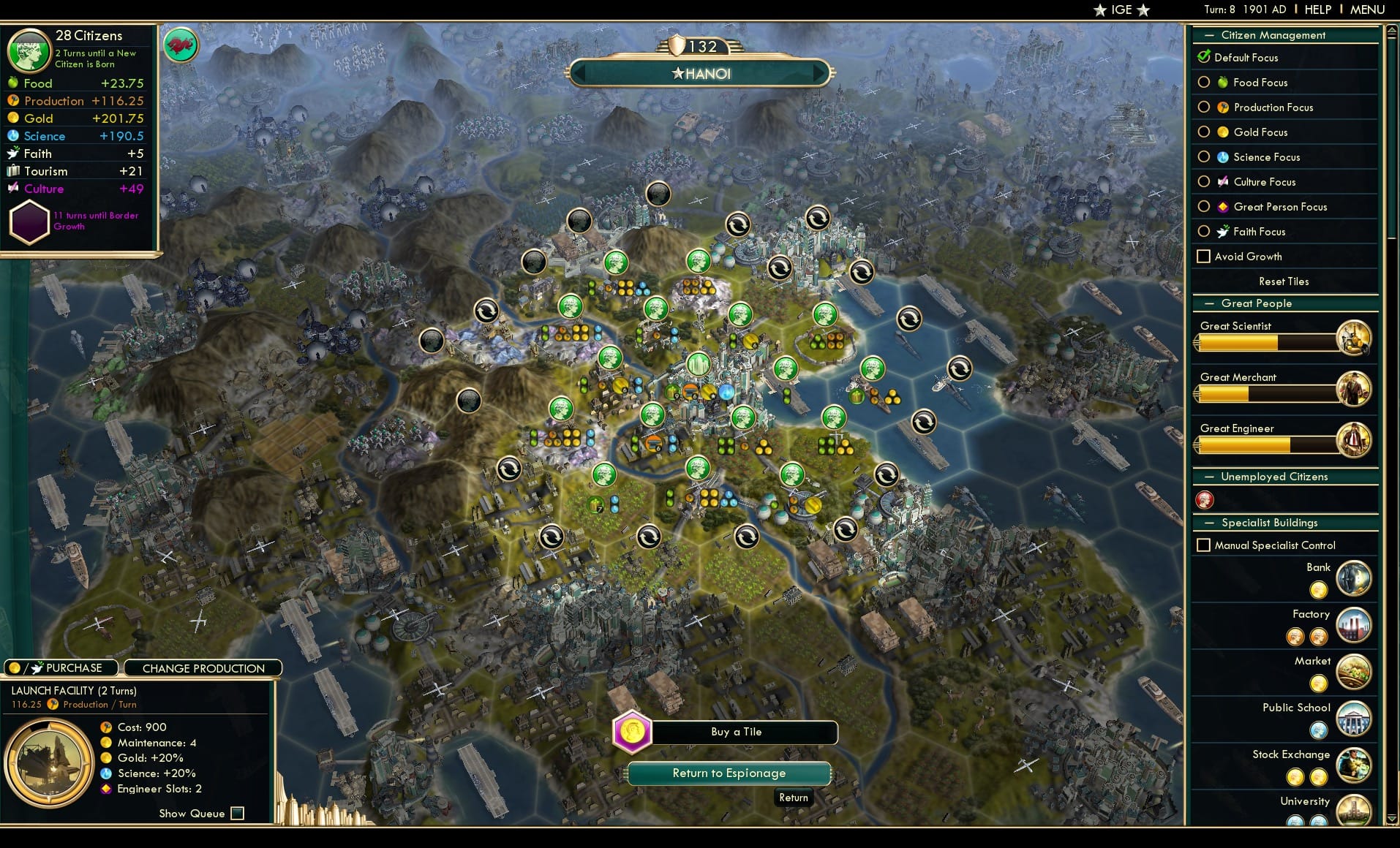Open the MENU at top right

[x=1366, y=10]
